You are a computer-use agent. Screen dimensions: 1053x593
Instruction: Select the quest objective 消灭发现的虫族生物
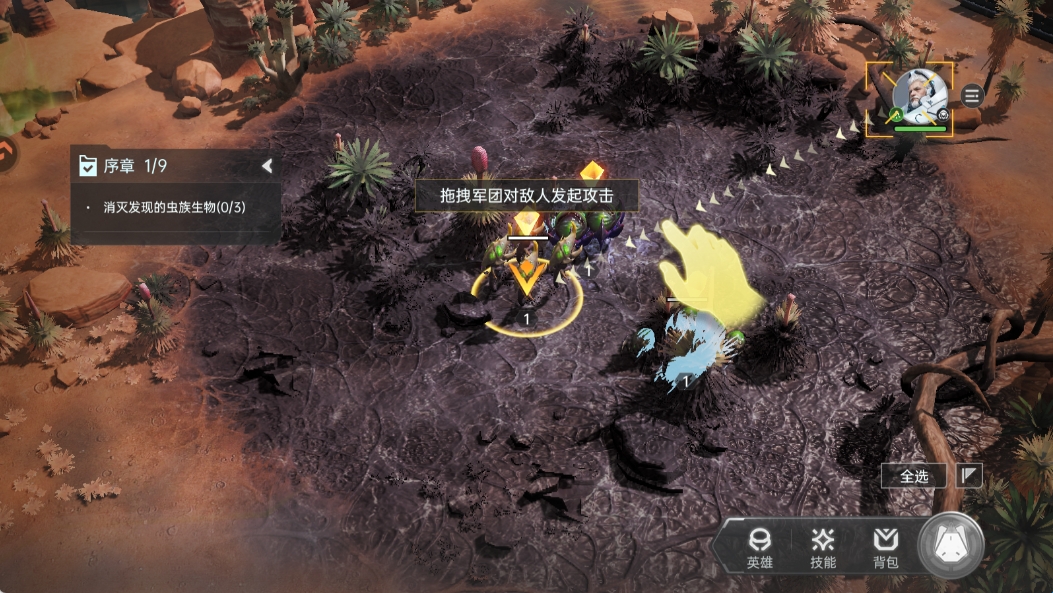[174, 207]
